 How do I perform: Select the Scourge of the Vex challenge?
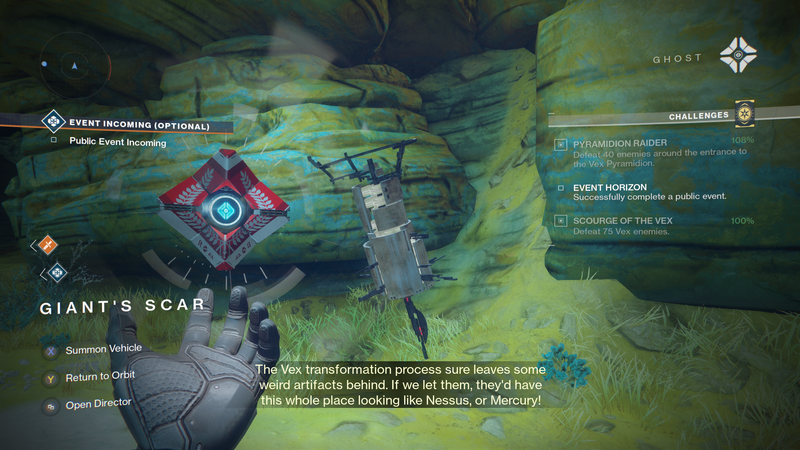622,220
